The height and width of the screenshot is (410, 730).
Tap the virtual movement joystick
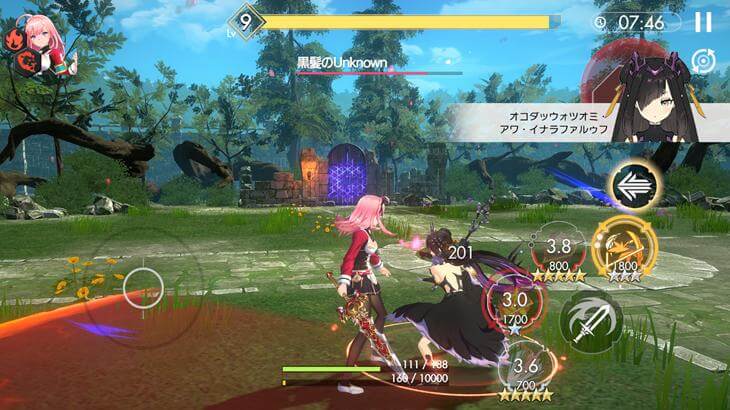pyautogui.click(x=140, y=288)
